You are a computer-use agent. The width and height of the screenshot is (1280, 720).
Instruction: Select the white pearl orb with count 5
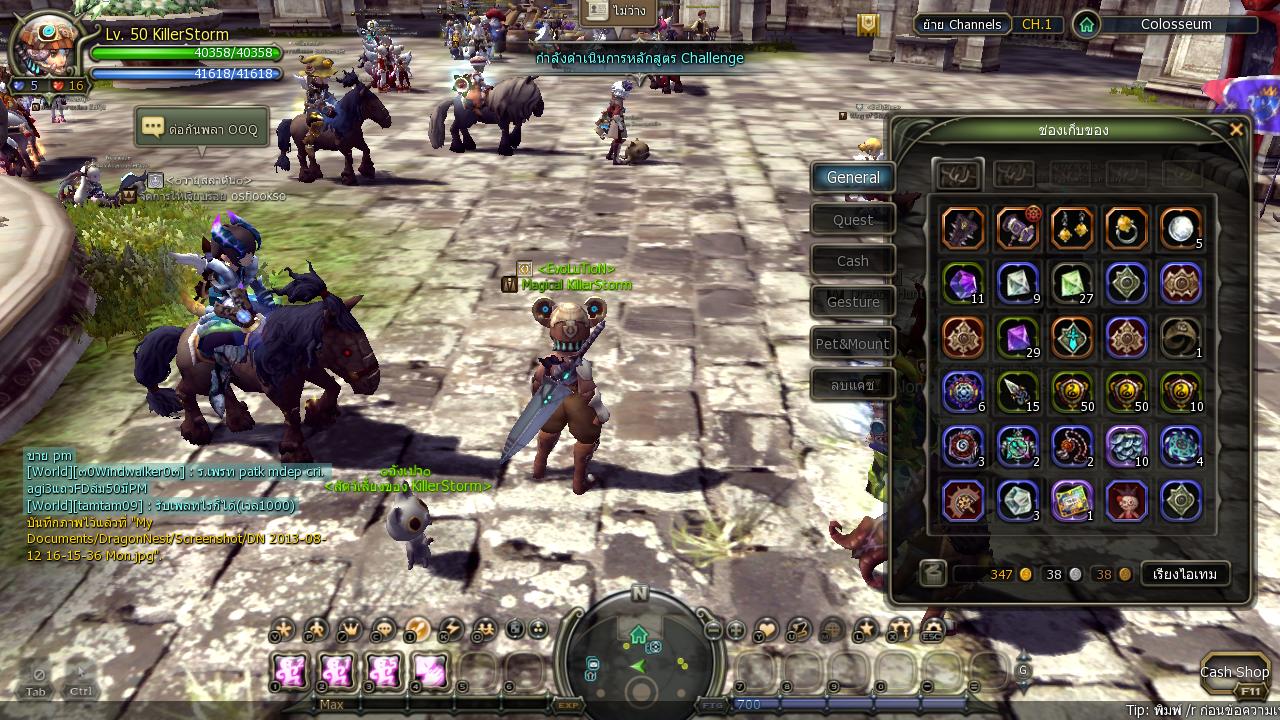1181,229
